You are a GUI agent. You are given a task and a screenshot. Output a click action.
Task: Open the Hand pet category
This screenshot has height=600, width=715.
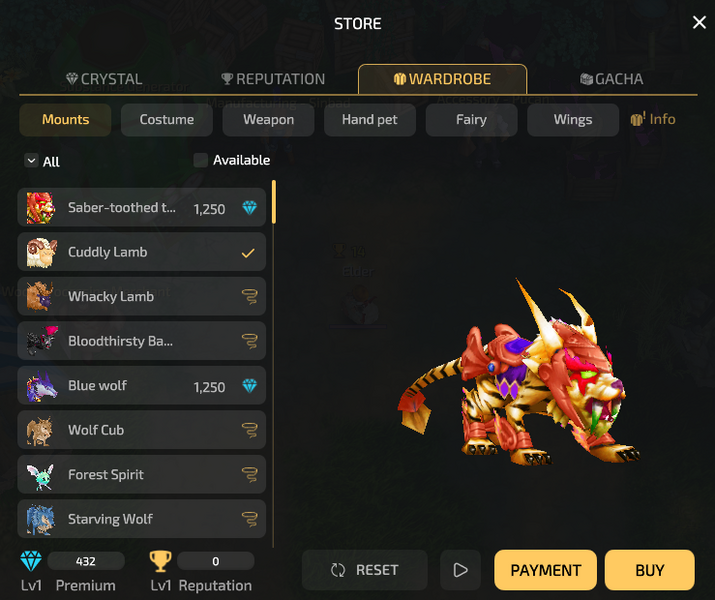[370, 120]
